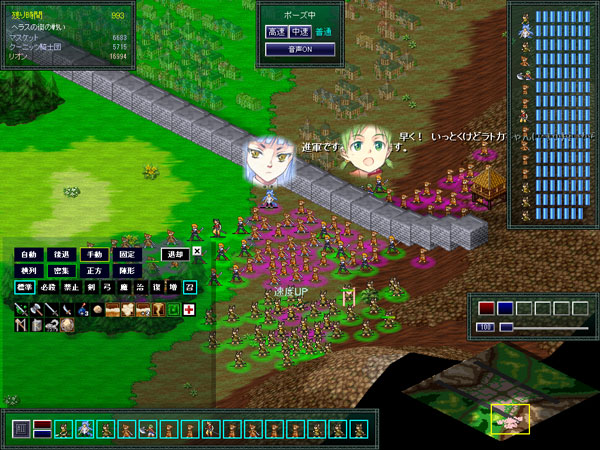Viewport: 600px width, 450px height.
Task: Click the battle-axe skill icon
Action: click(x=36, y=310)
